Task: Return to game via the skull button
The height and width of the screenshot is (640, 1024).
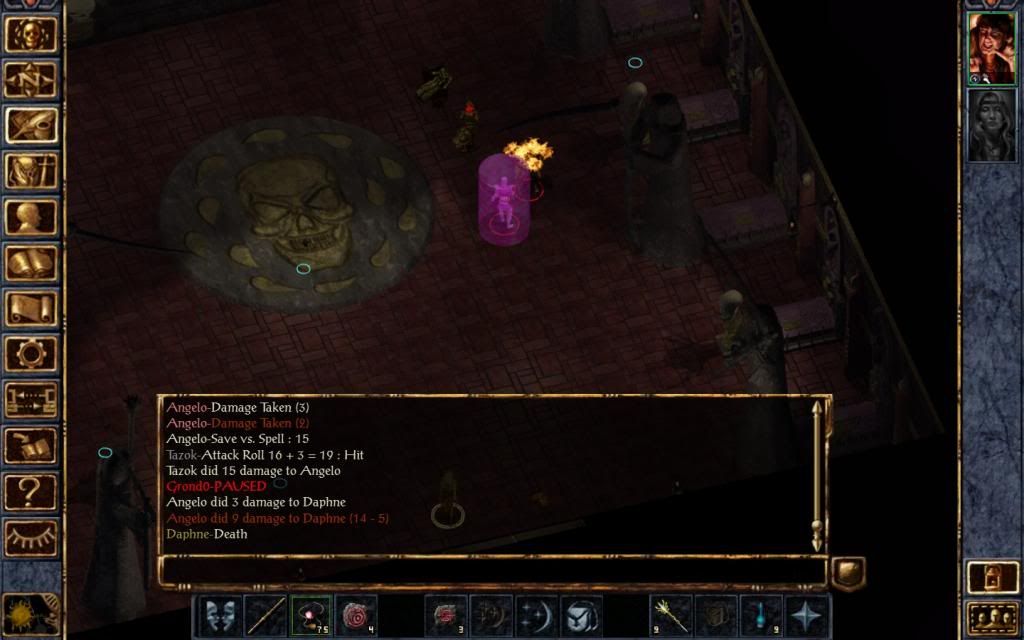Action: [31, 34]
